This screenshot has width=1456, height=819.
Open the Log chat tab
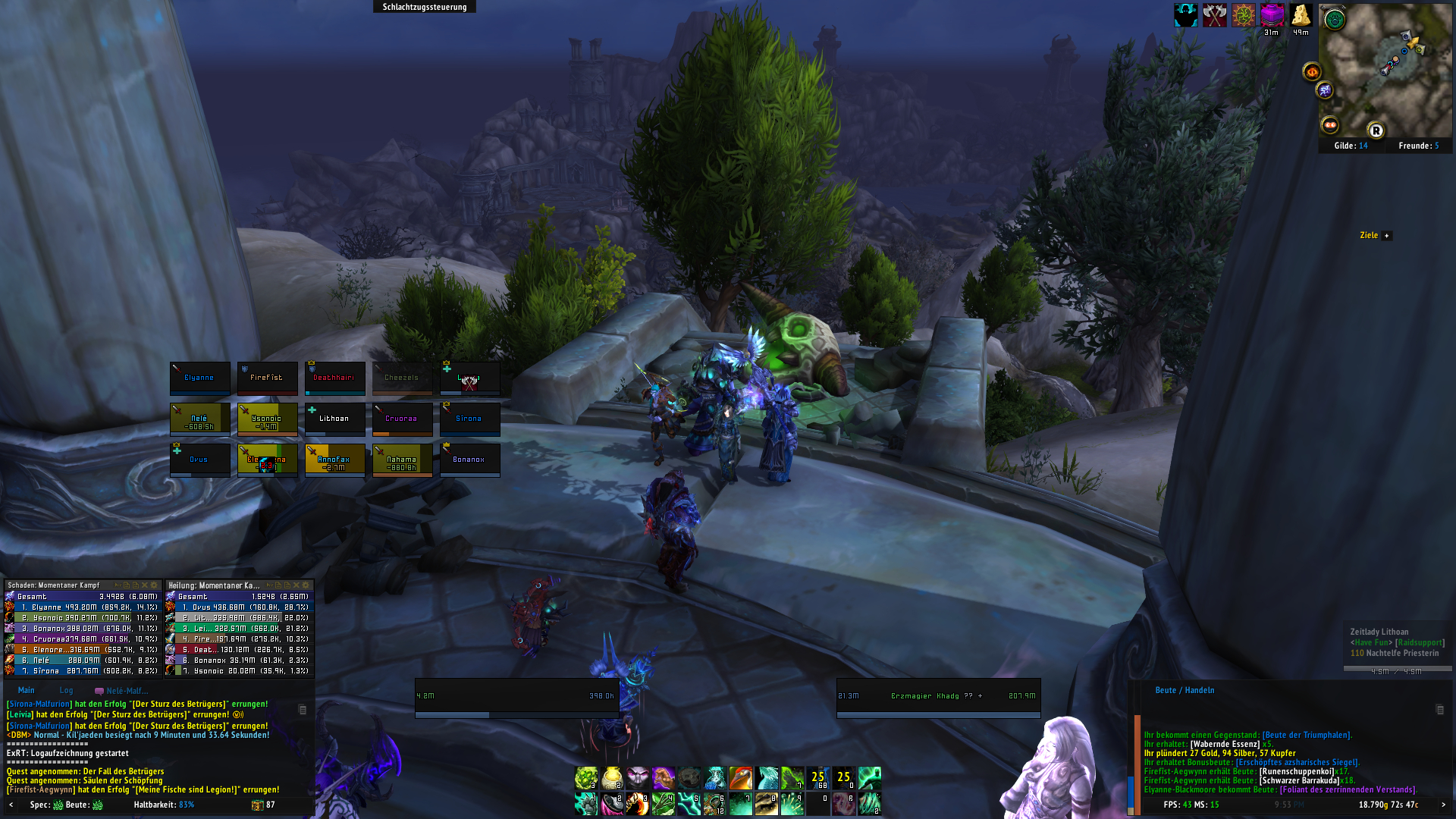pos(67,690)
